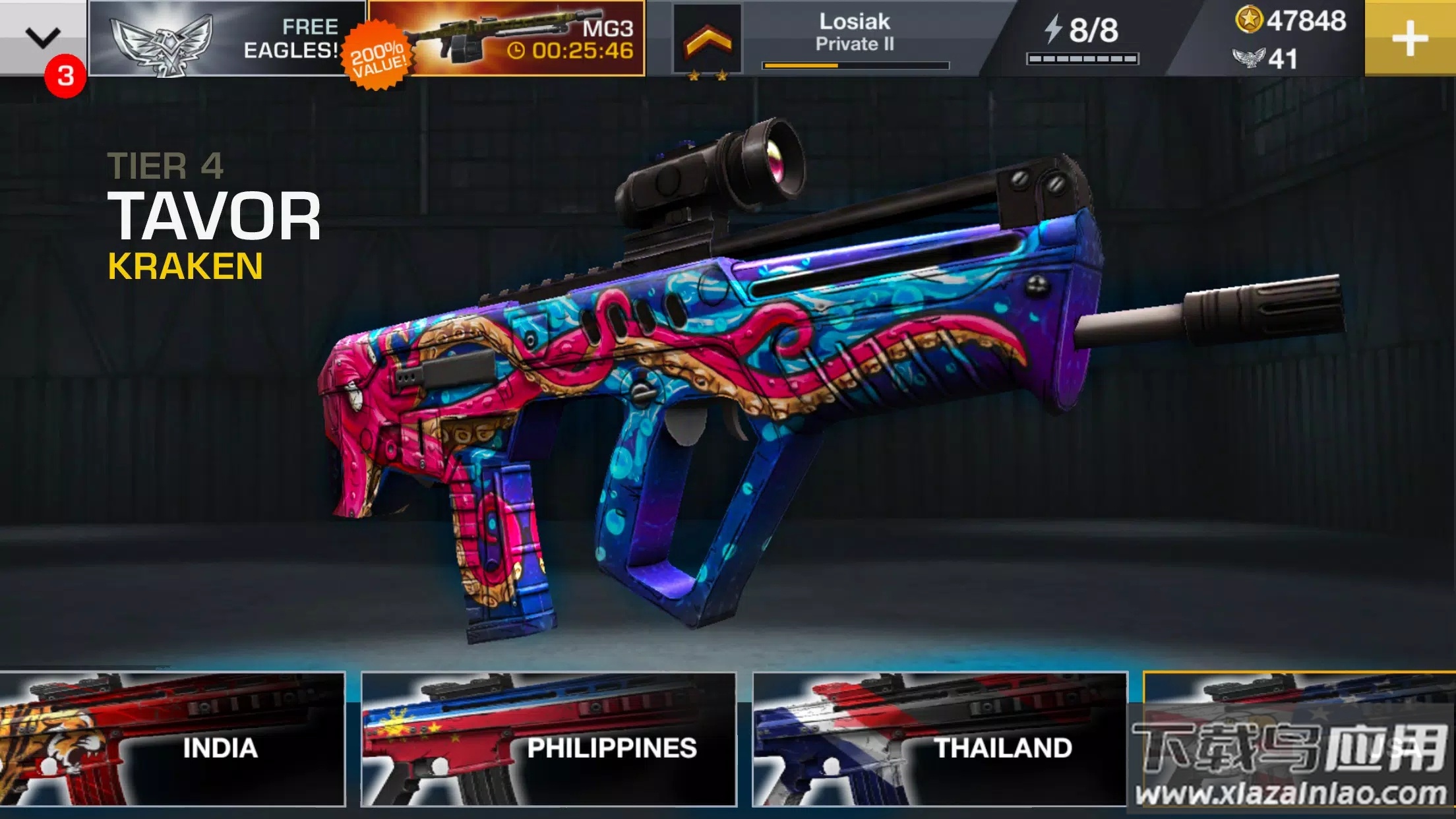Image resolution: width=1456 pixels, height=819 pixels.
Task: Check the energy lightning icon
Action: pyautogui.click(x=1052, y=30)
